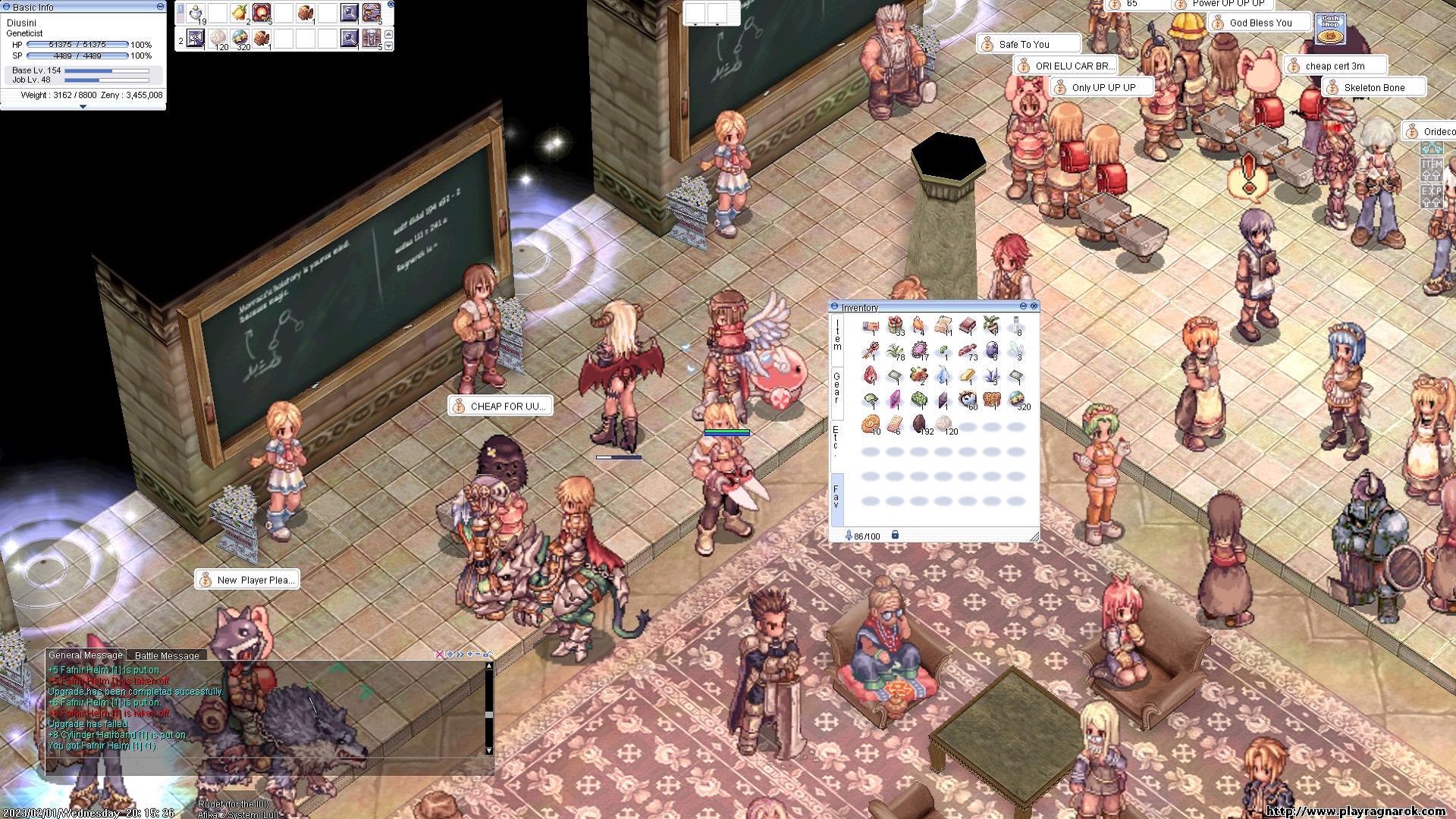Select the gold bar item in inventory

coord(967,375)
